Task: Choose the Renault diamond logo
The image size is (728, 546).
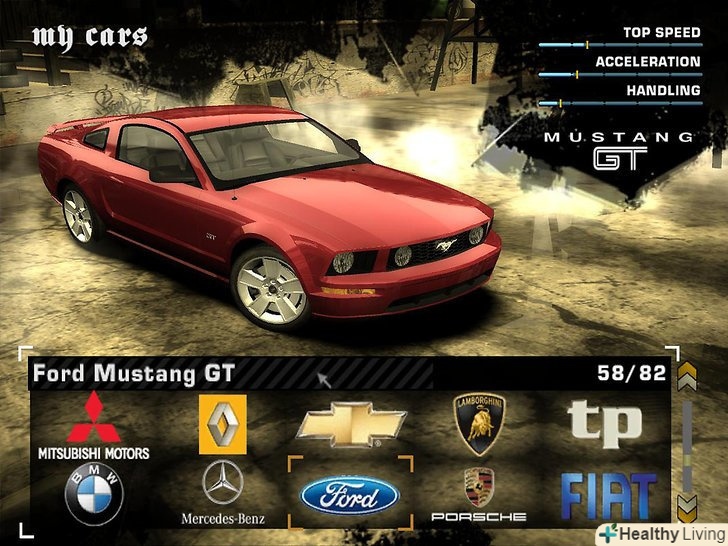Action: click(x=222, y=424)
